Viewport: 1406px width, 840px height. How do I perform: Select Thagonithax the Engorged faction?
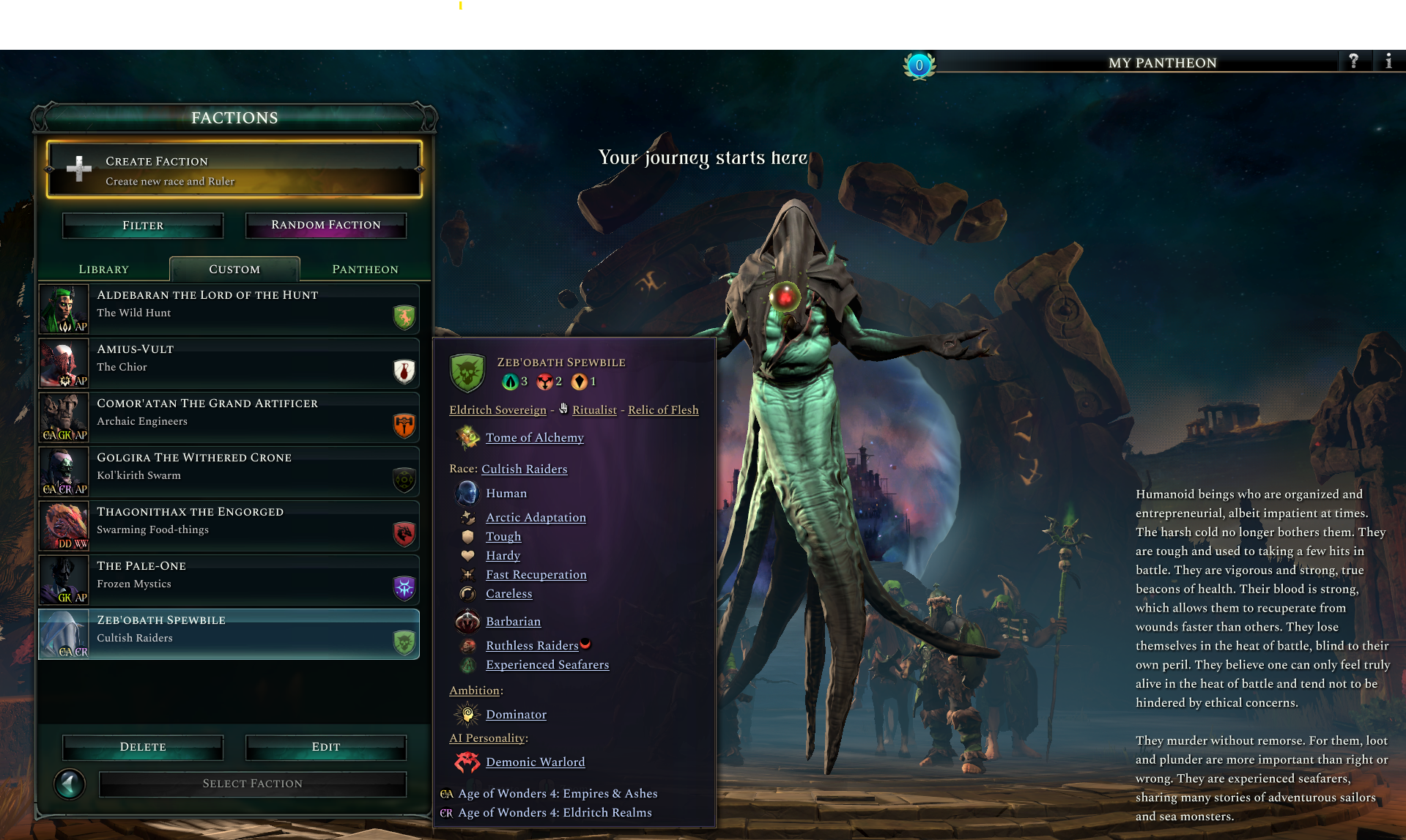(229, 526)
